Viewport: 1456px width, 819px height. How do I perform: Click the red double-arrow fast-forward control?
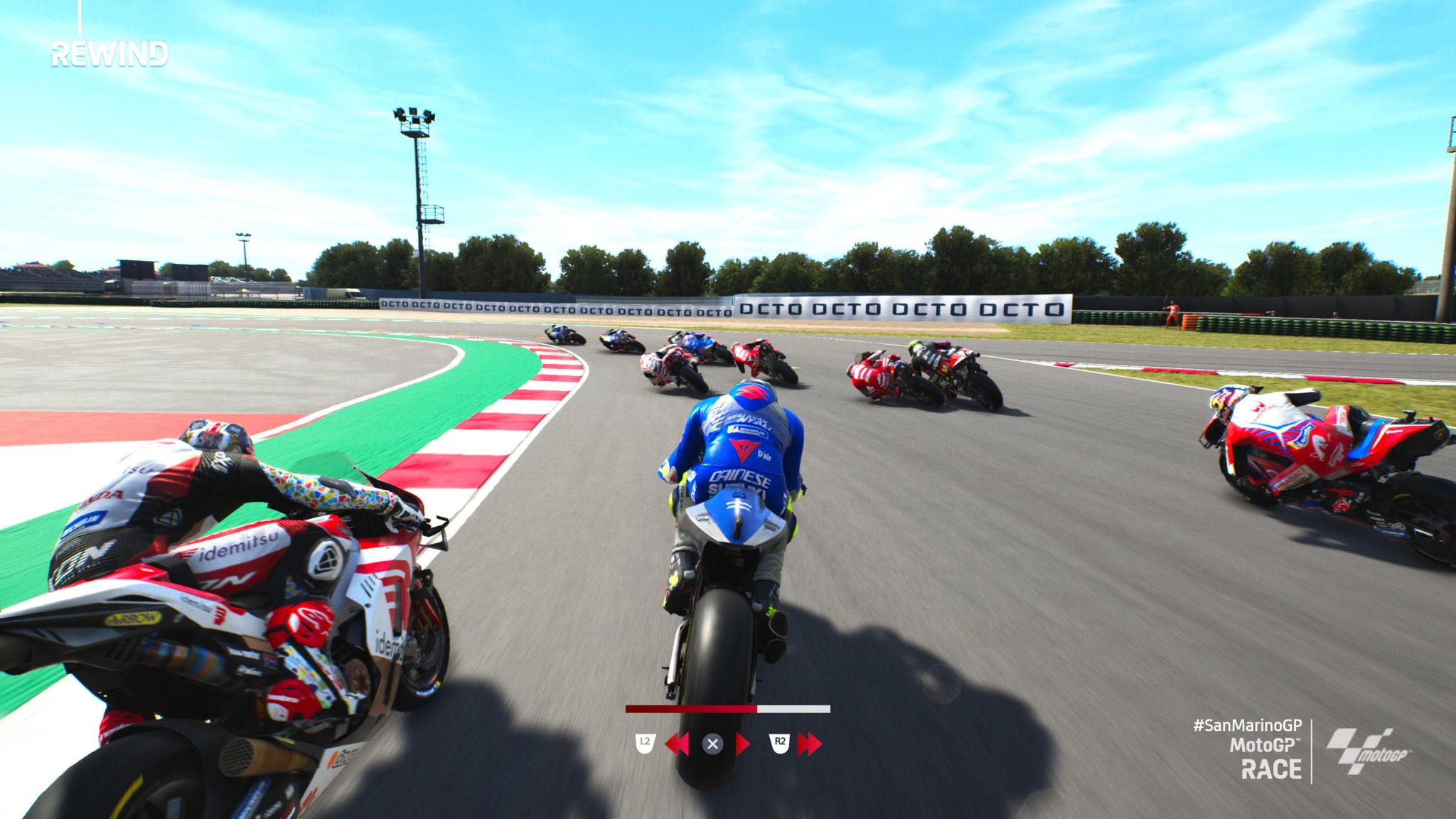[809, 744]
